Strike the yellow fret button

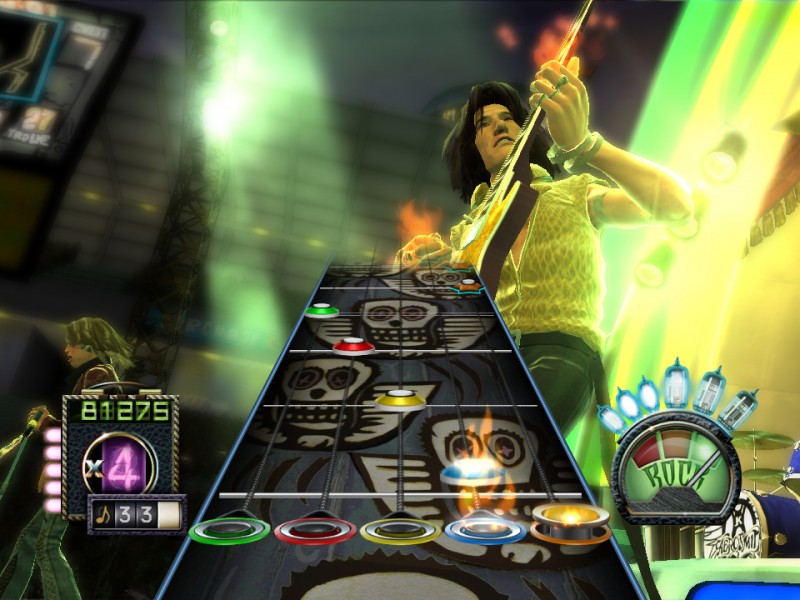(400, 529)
